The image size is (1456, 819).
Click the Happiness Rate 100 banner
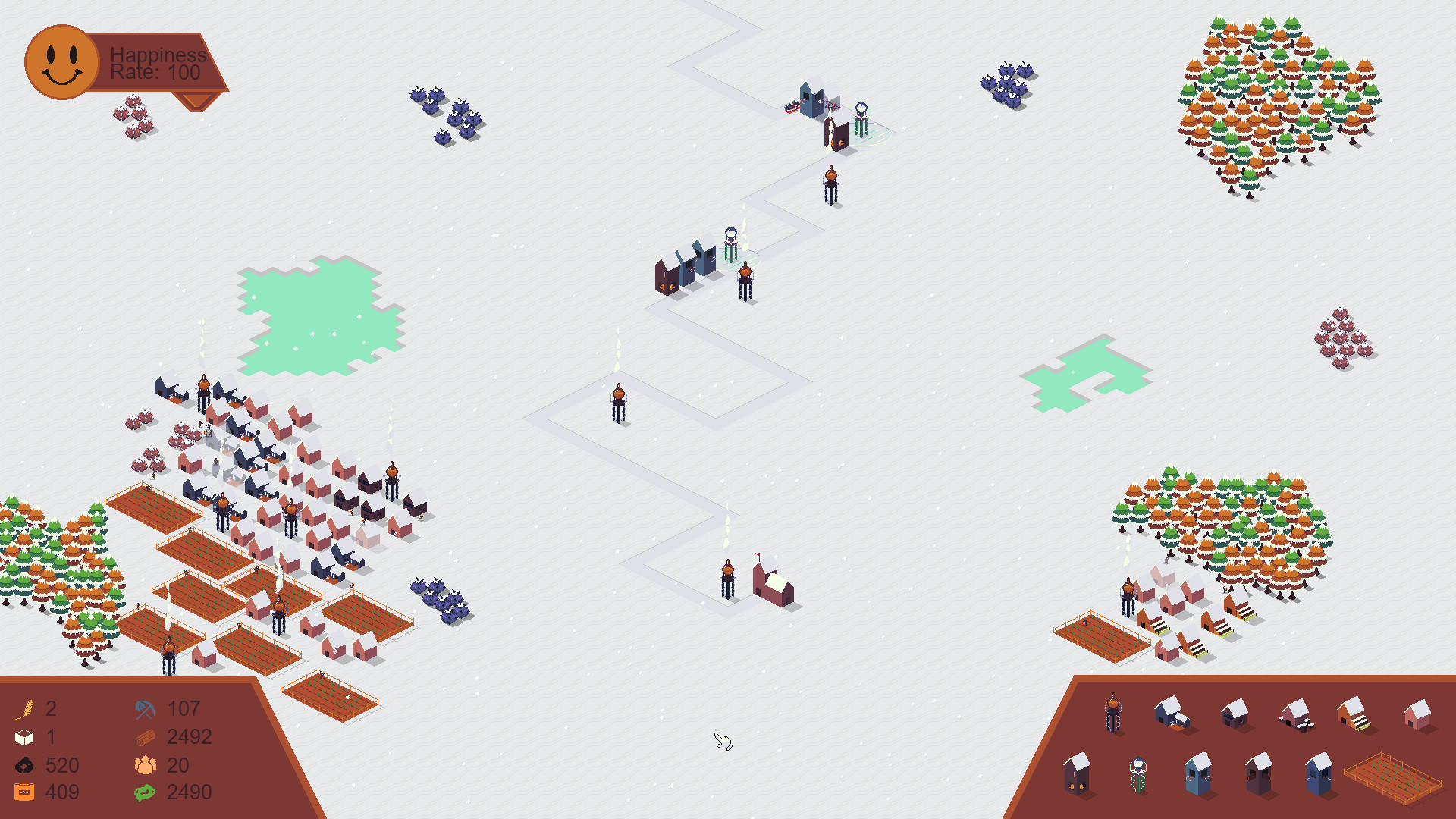(x=155, y=64)
